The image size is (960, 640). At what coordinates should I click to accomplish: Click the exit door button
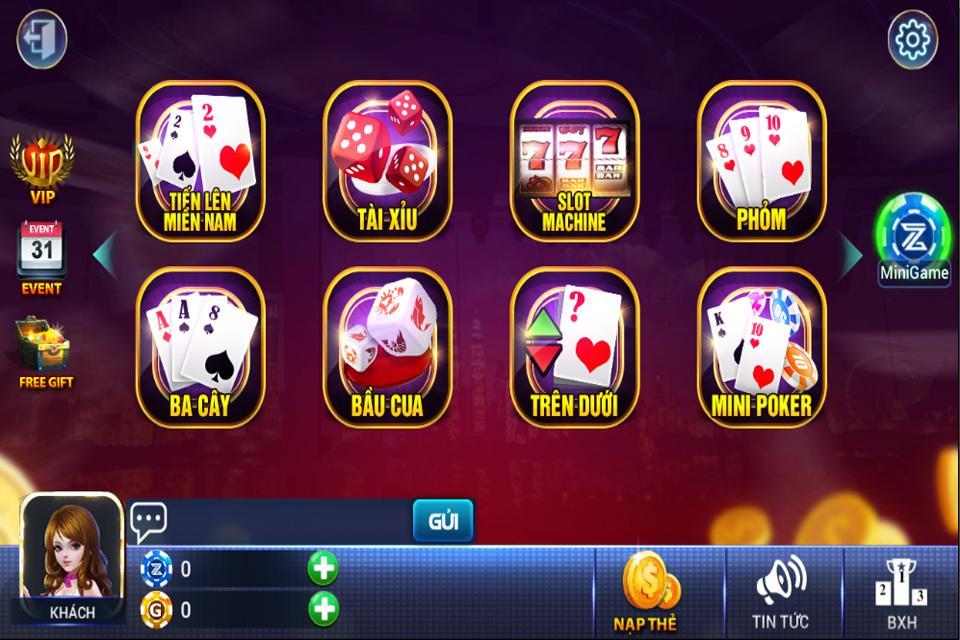[x=42, y=39]
